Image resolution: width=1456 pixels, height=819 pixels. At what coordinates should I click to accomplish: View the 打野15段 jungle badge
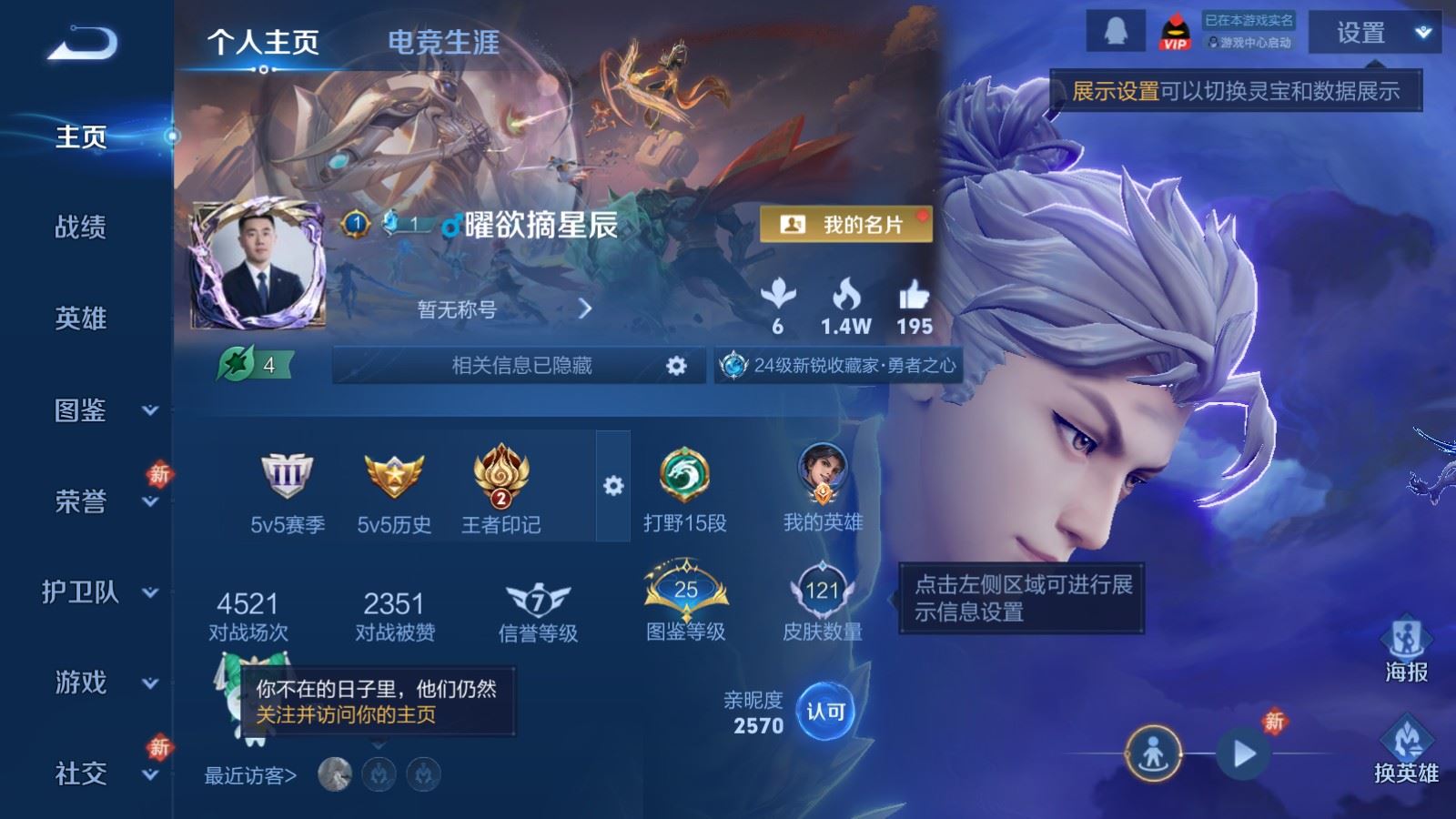(683, 476)
